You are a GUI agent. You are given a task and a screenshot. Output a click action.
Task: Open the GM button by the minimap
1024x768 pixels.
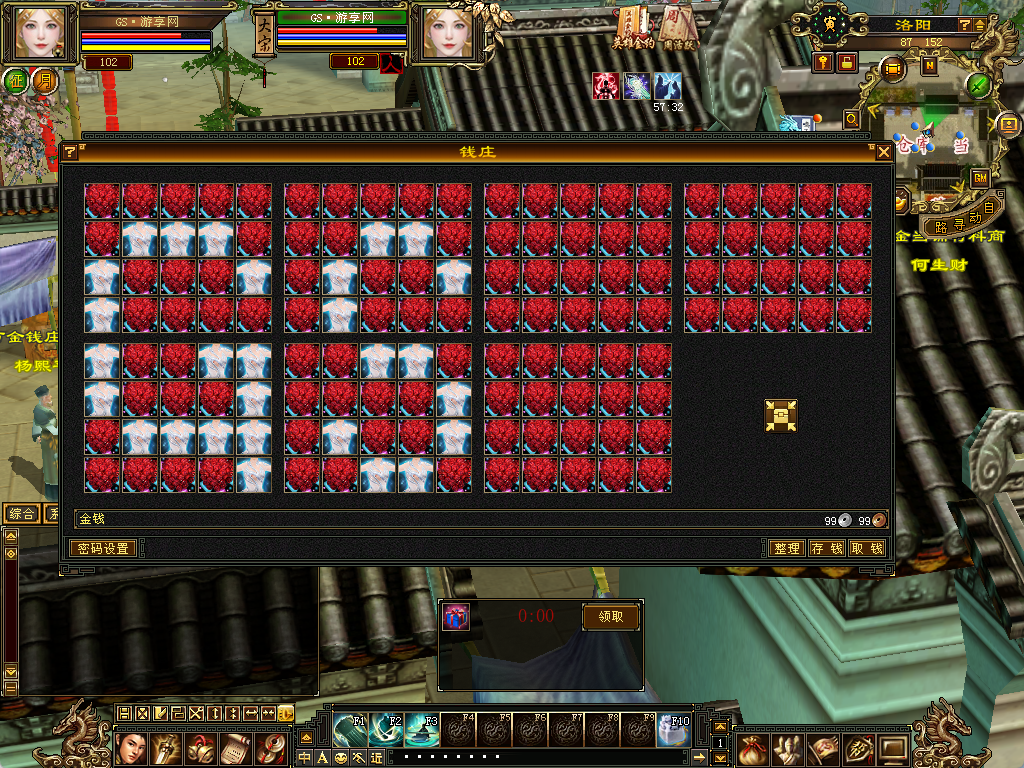[x=980, y=178]
